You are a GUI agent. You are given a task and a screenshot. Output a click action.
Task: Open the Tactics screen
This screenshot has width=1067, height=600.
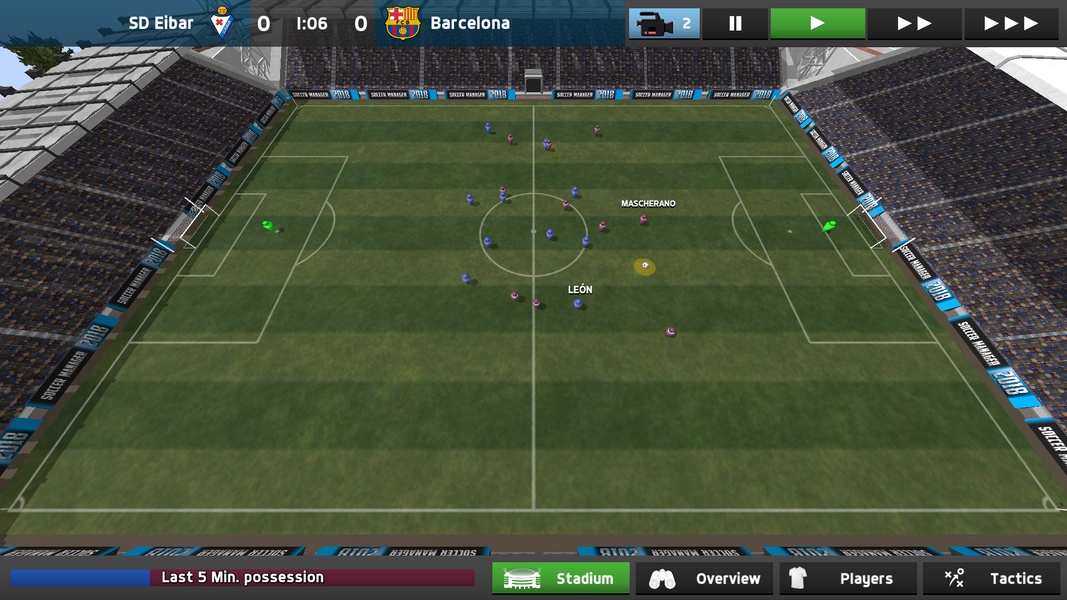993,578
